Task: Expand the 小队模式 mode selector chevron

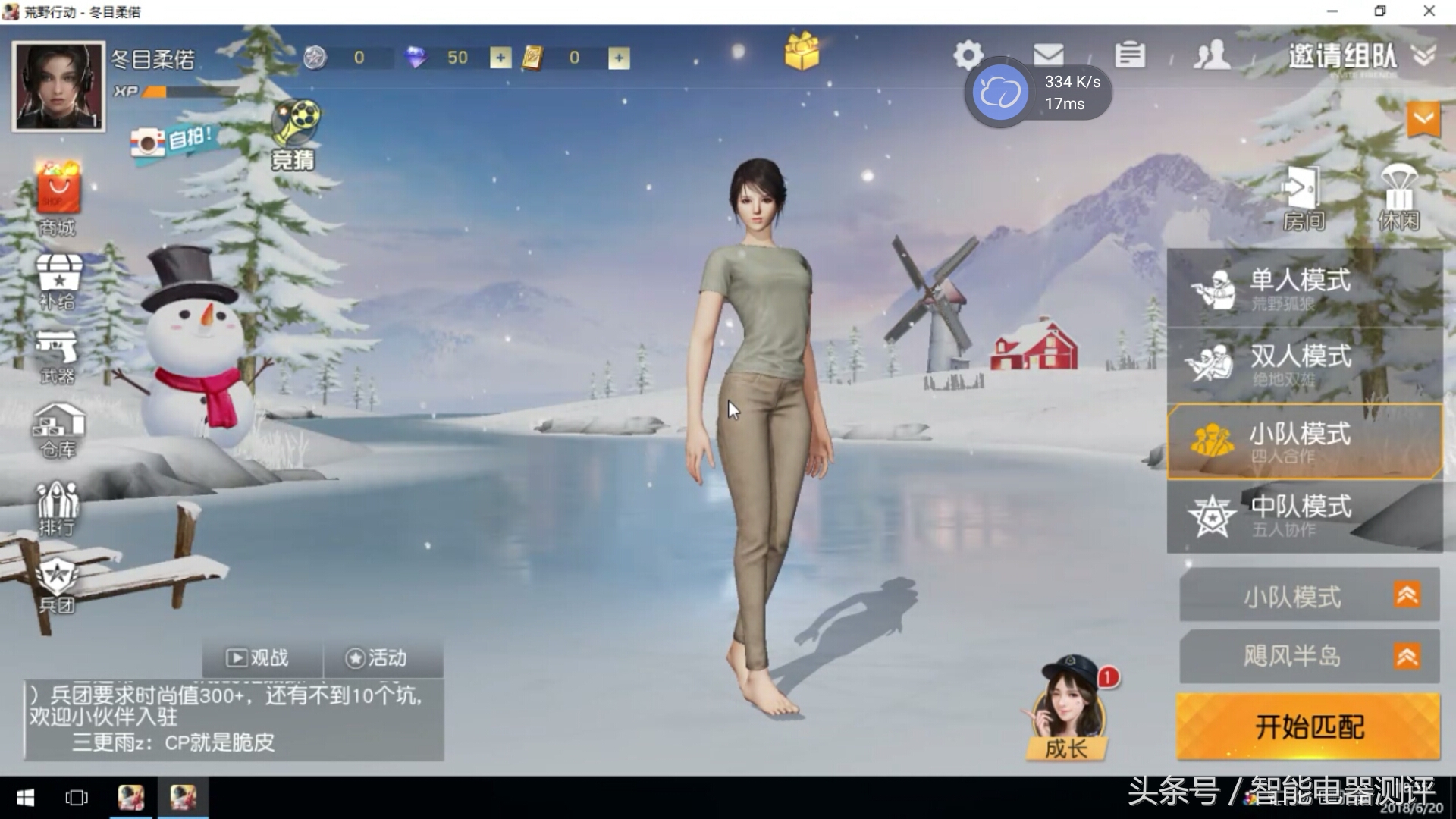Action: coord(1409,596)
